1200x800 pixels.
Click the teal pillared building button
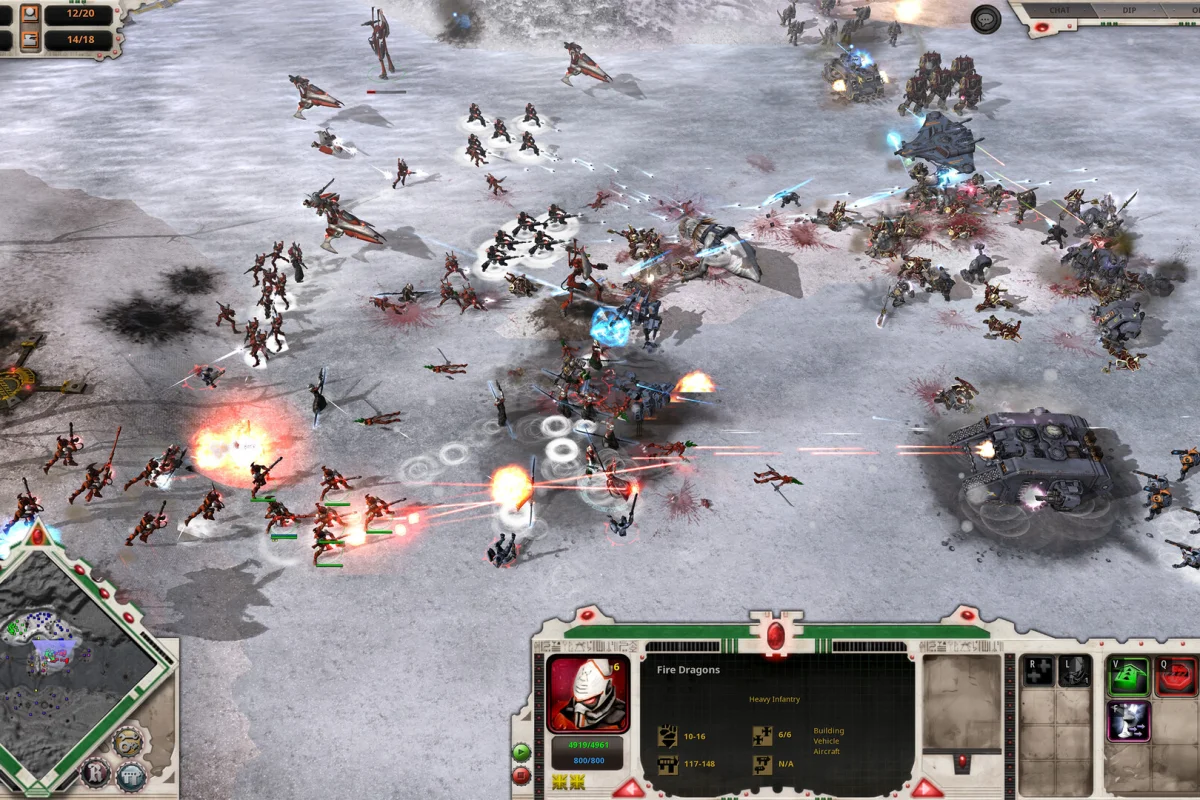[131, 776]
